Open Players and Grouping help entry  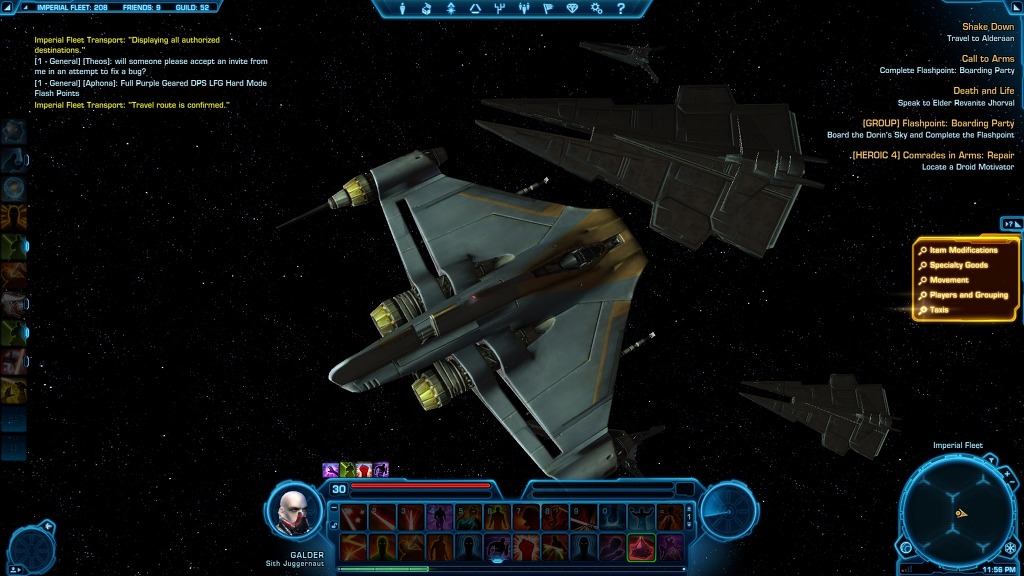[x=967, y=295]
